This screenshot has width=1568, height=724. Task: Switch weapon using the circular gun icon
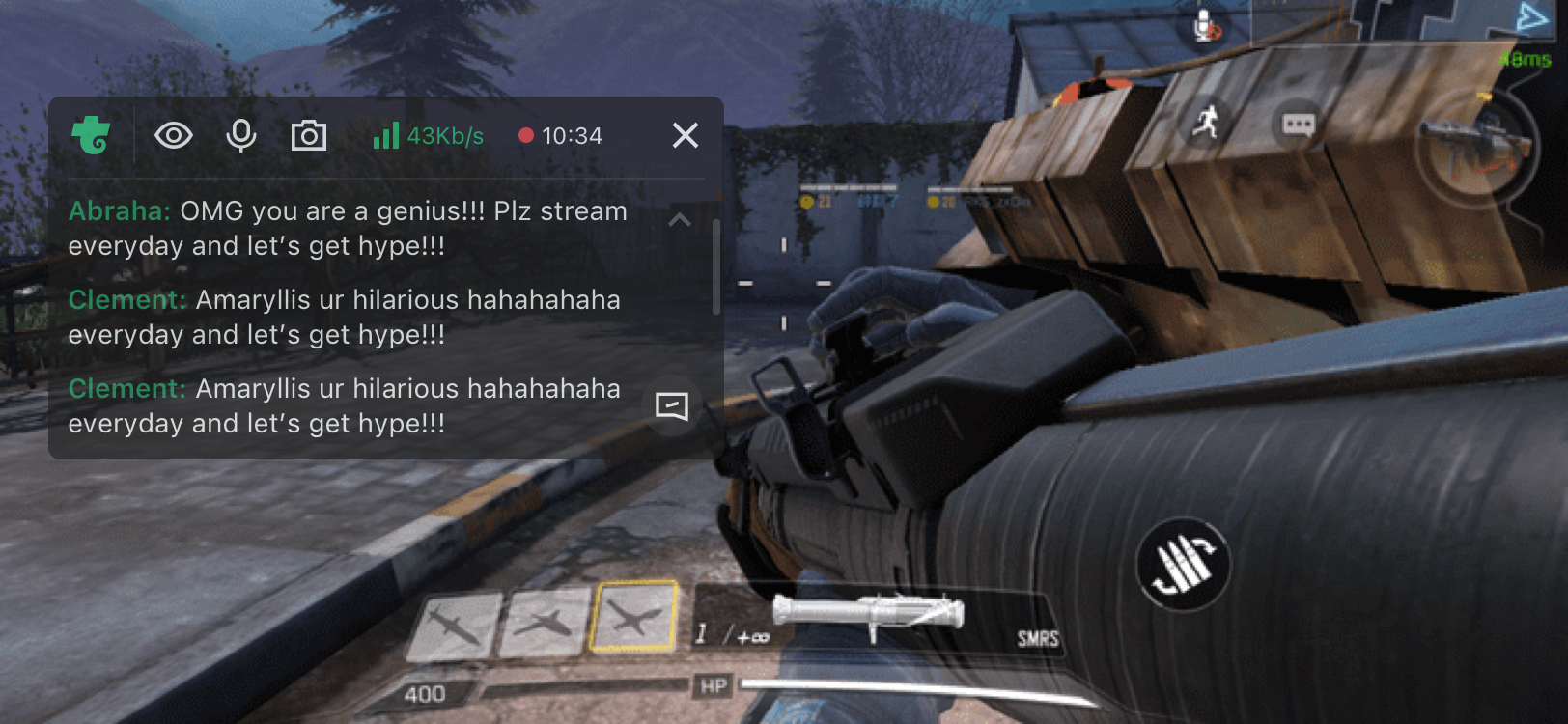pyautogui.click(x=1475, y=146)
